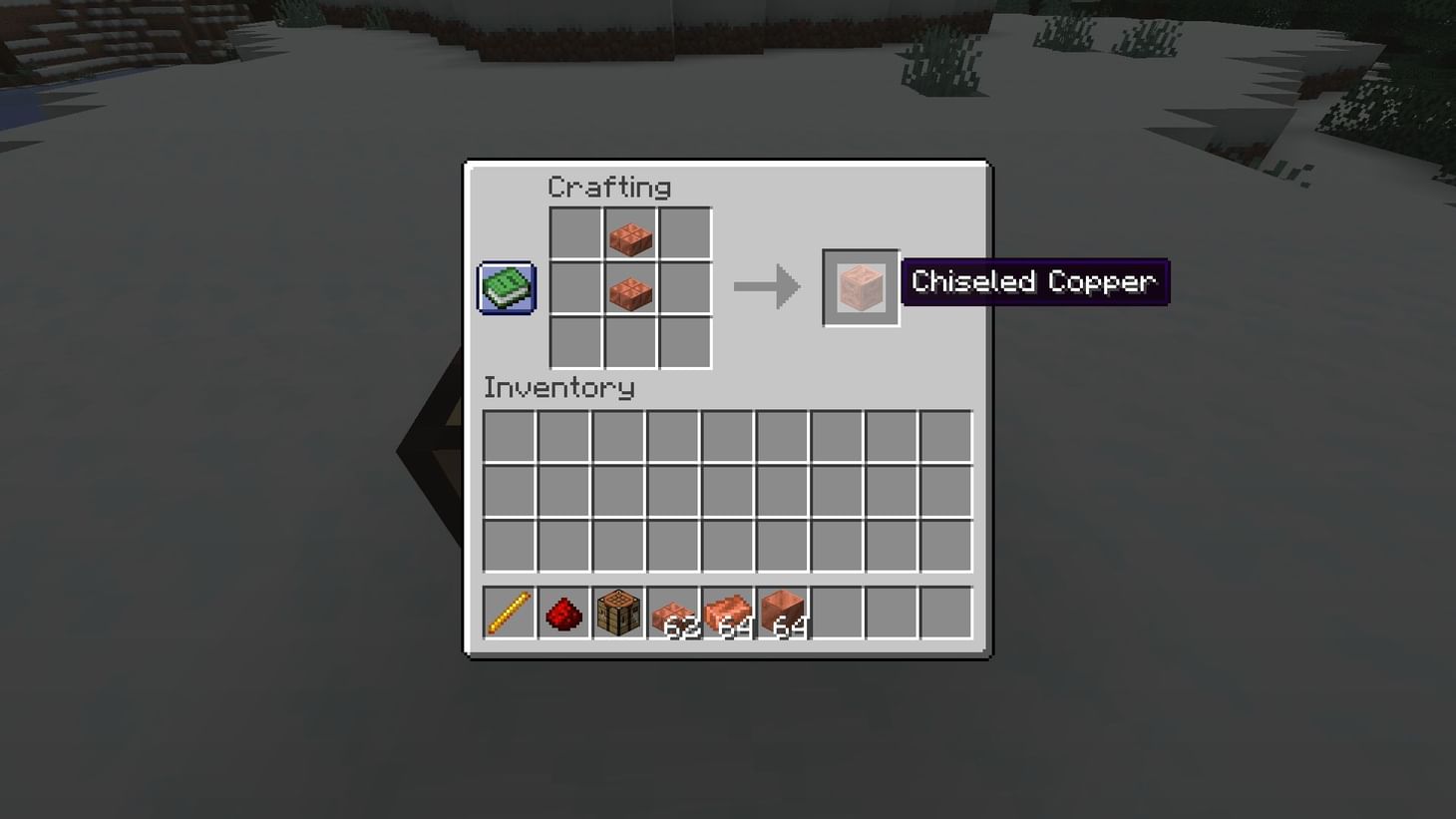Select the blaze rod in the hotbar

point(508,612)
